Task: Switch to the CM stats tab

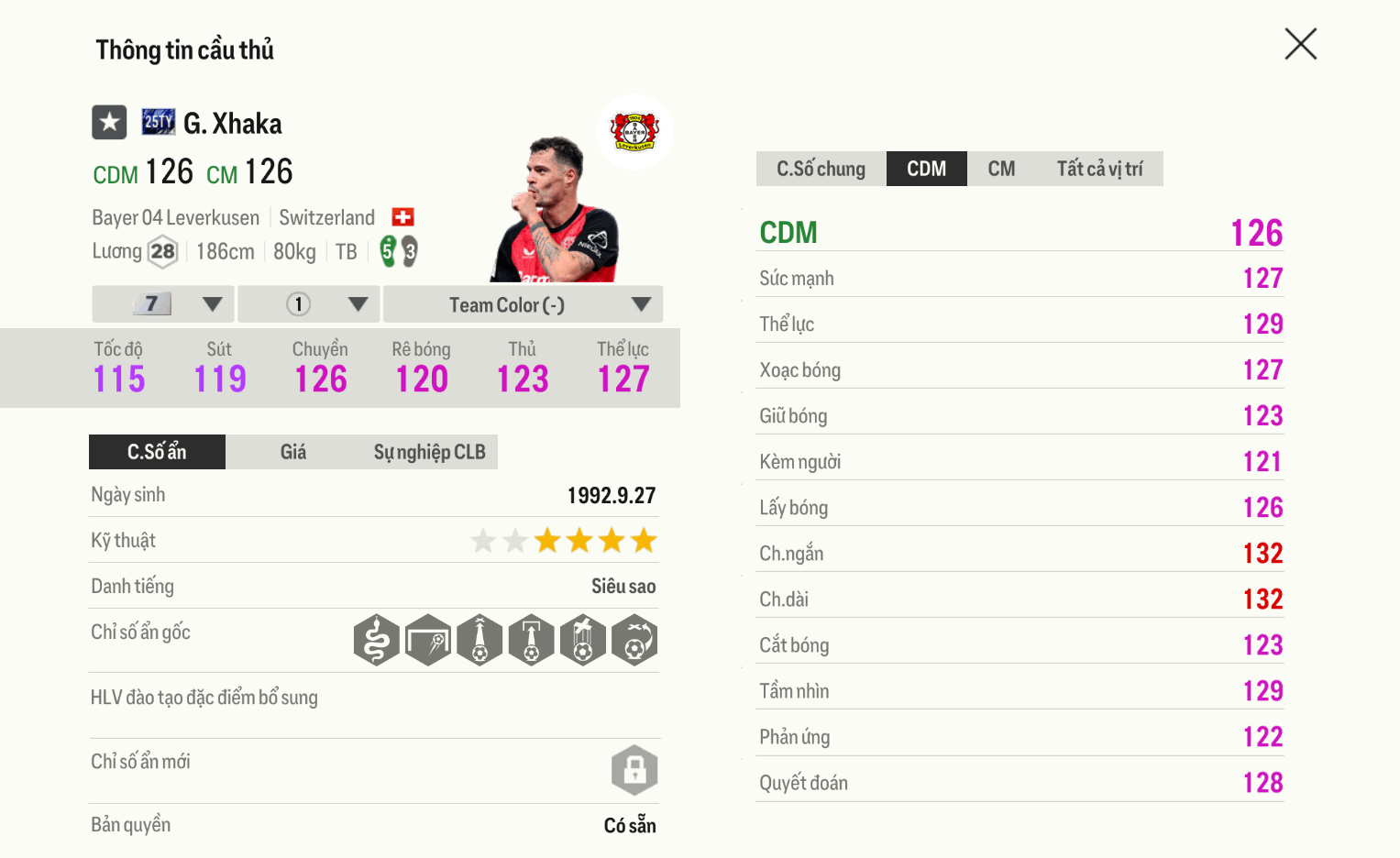Action: (x=1001, y=168)
